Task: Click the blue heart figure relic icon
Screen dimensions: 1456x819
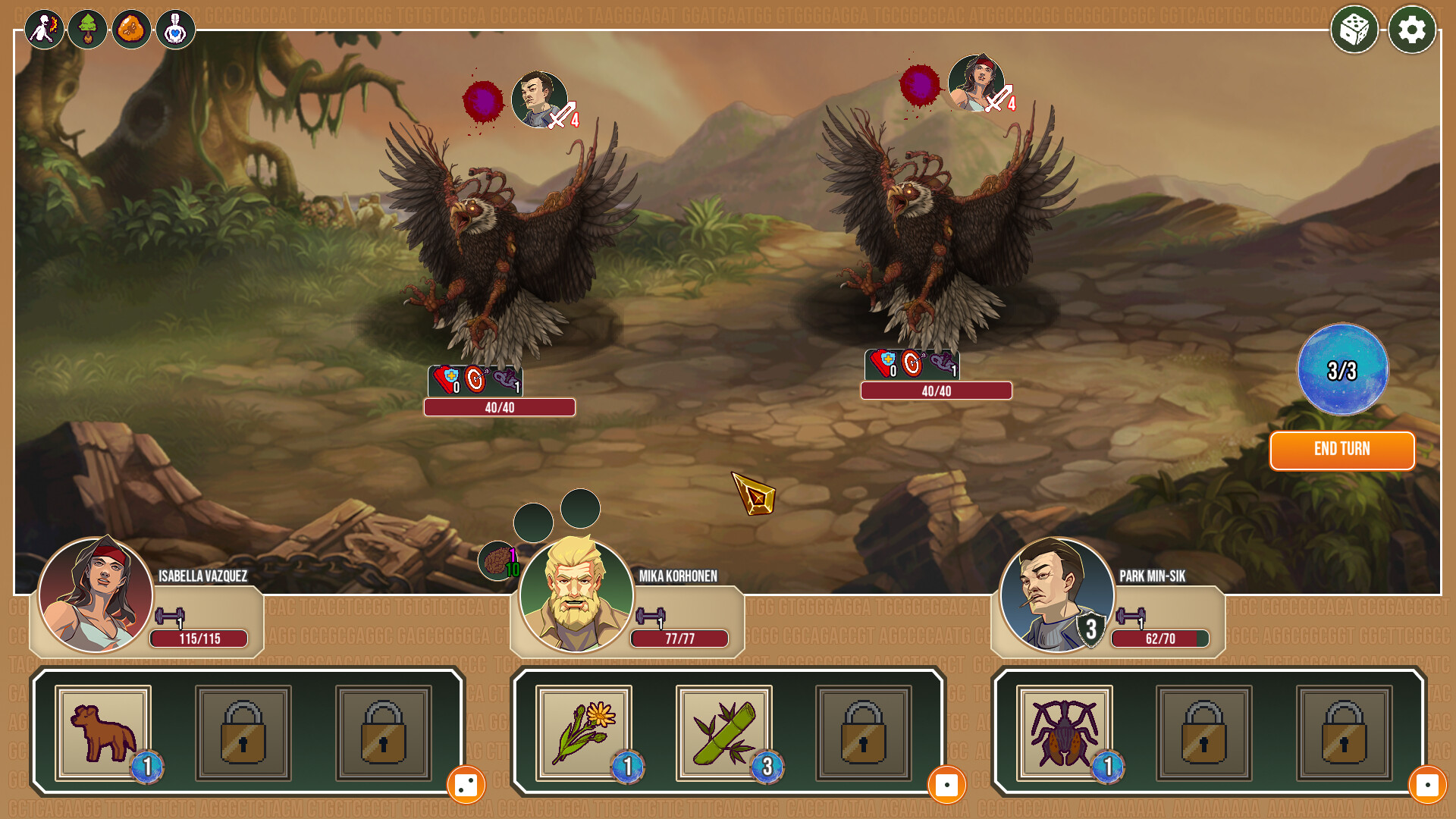Action: [x=176, y=30]
